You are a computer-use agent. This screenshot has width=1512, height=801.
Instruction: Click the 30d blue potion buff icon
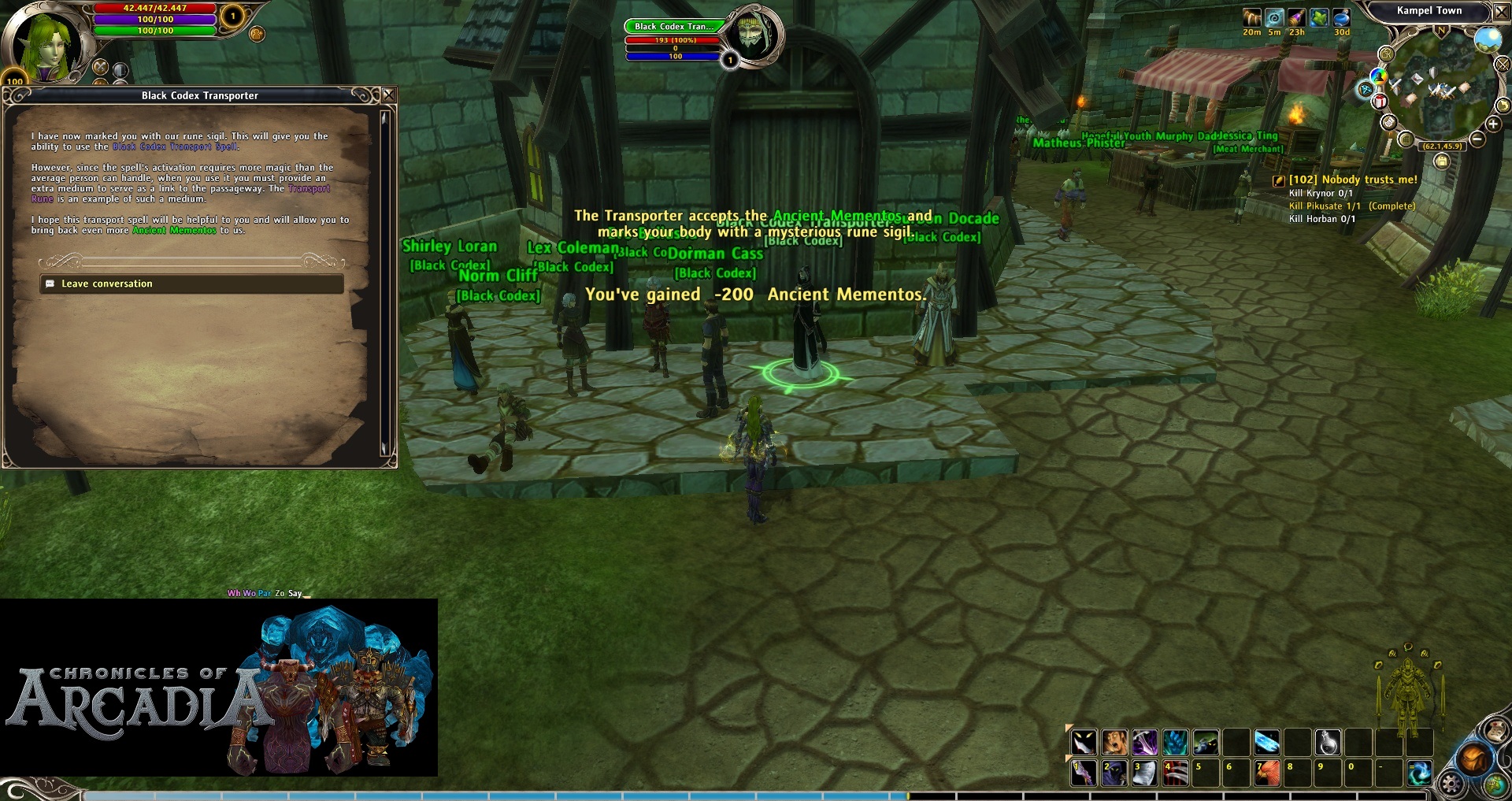coord(1341,17)
